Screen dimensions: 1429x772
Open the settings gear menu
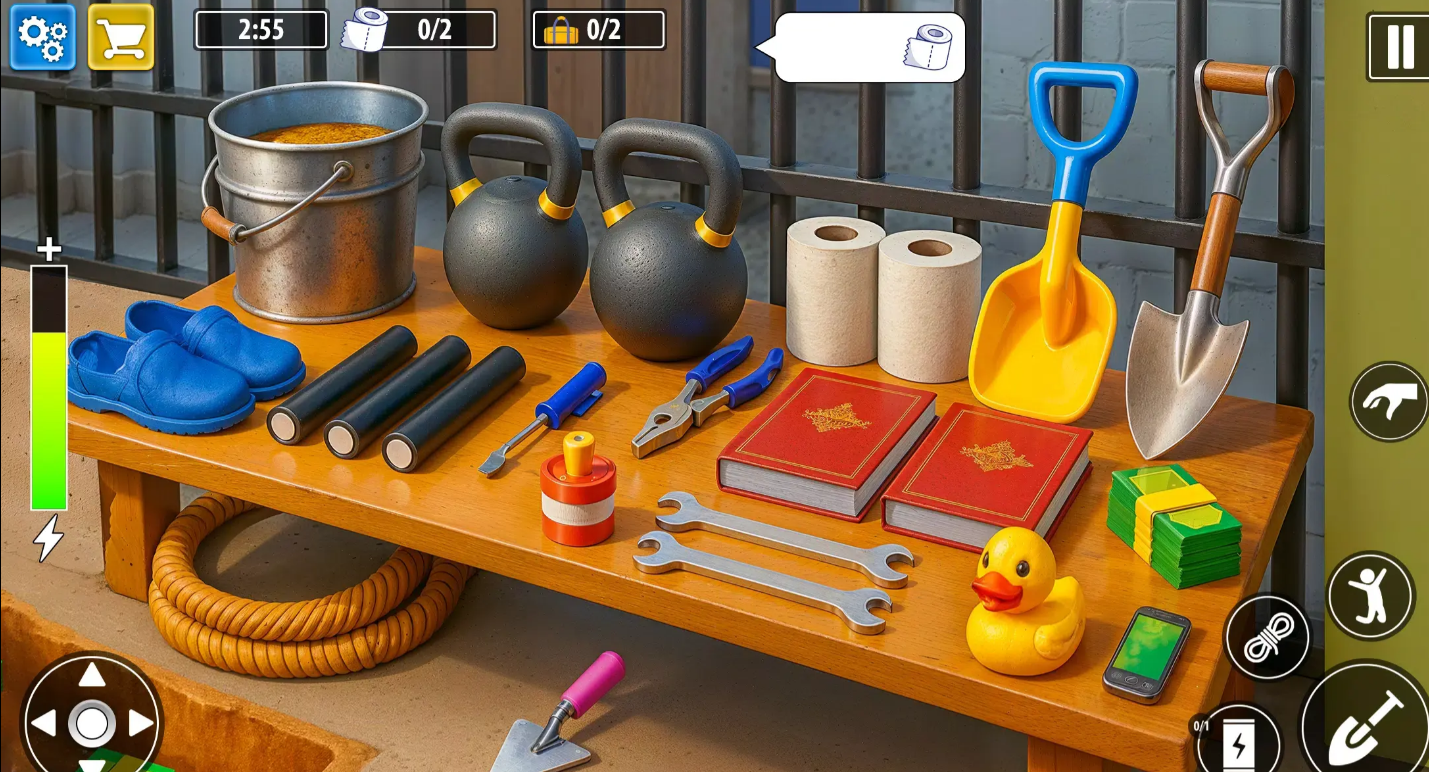coord(43,38)
